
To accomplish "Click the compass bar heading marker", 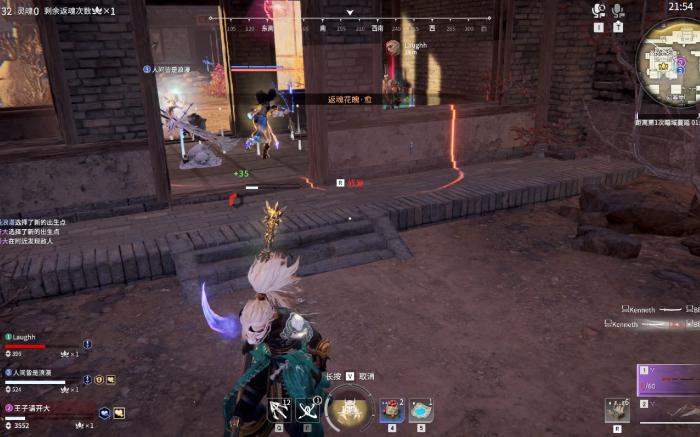I will pyautogui.click(x=350, y=13).
